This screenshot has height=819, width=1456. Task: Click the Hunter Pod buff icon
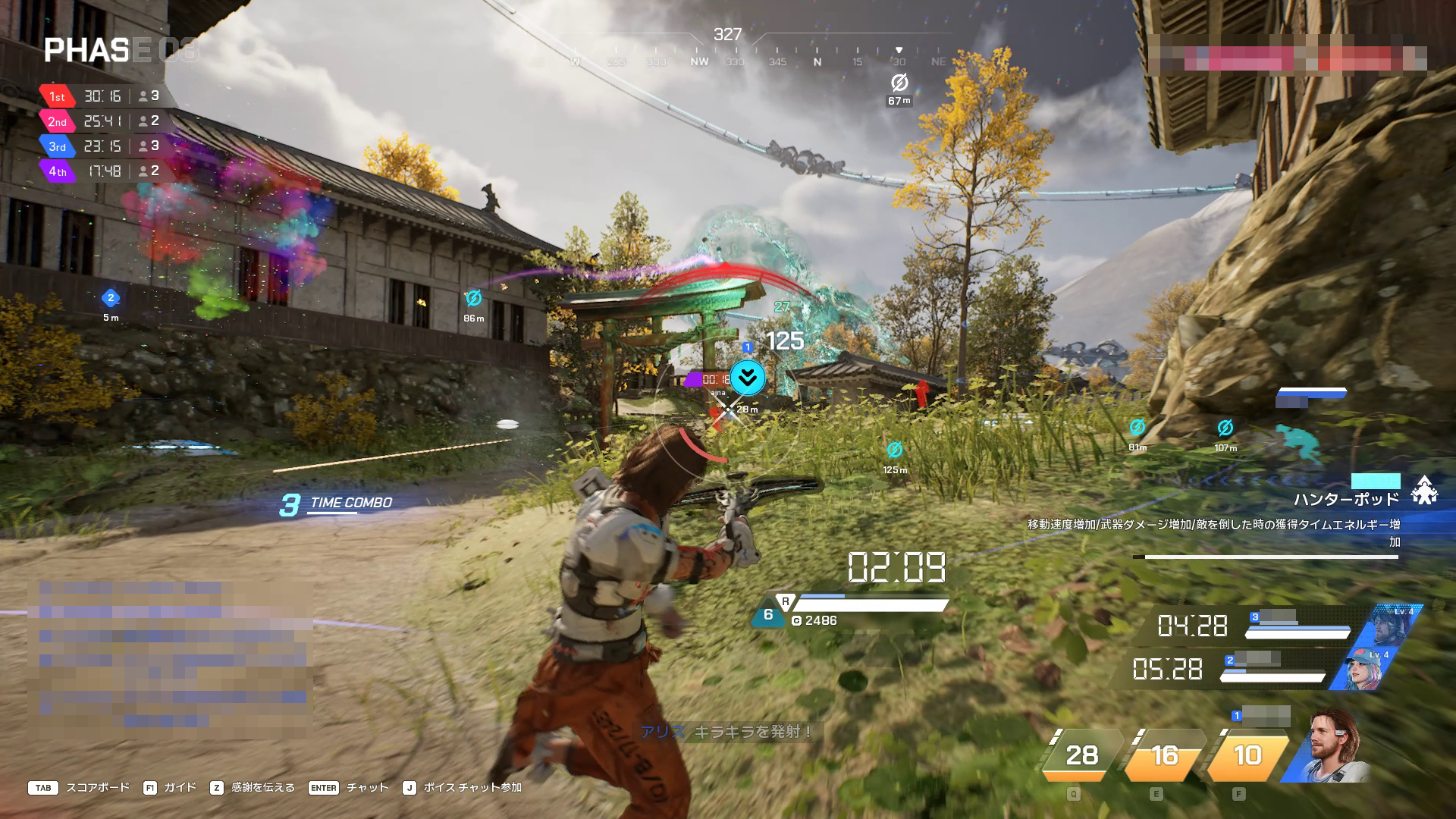click(x=1425, y=491)
